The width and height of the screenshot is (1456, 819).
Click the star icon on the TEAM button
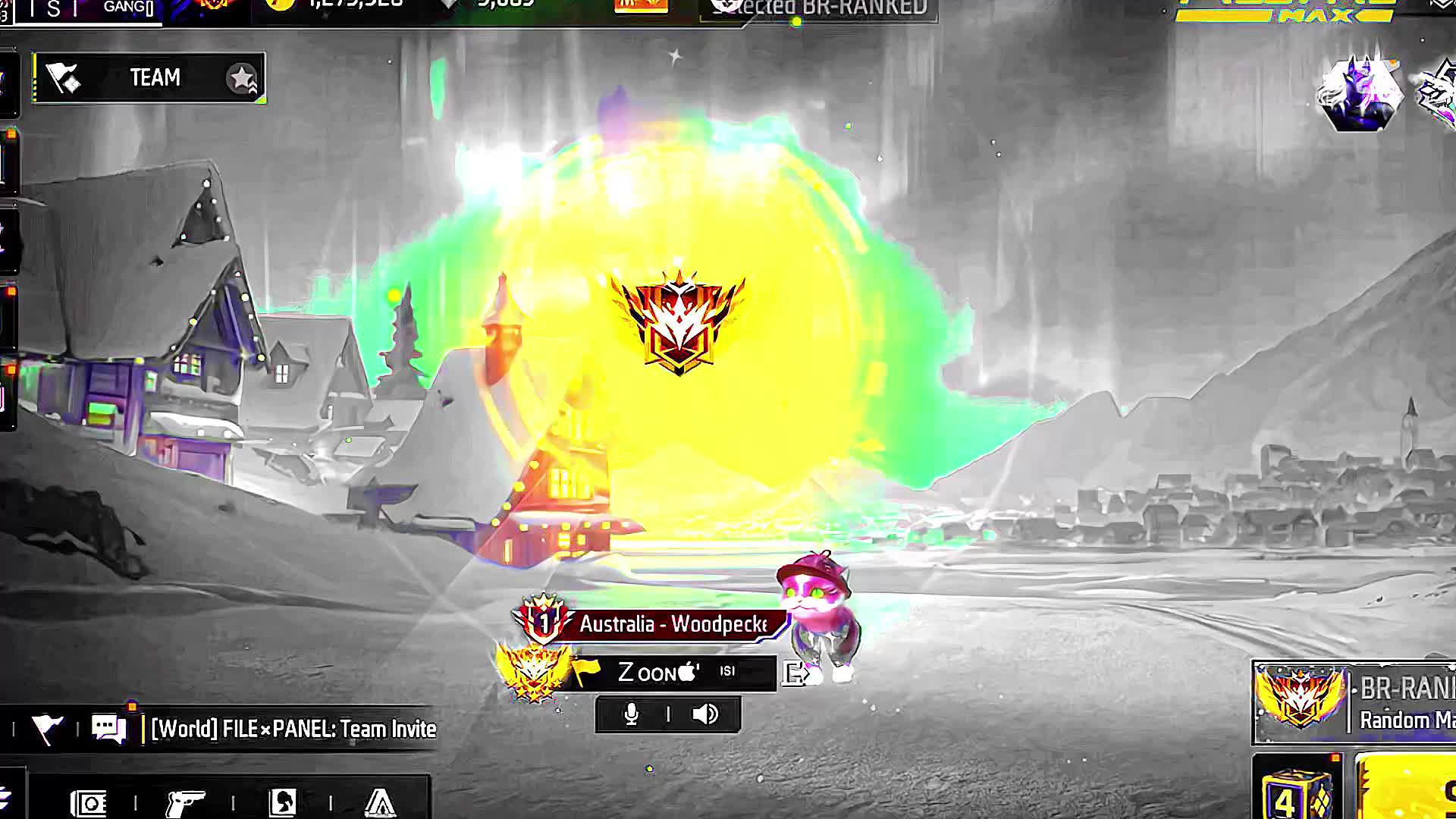point(242,78)
